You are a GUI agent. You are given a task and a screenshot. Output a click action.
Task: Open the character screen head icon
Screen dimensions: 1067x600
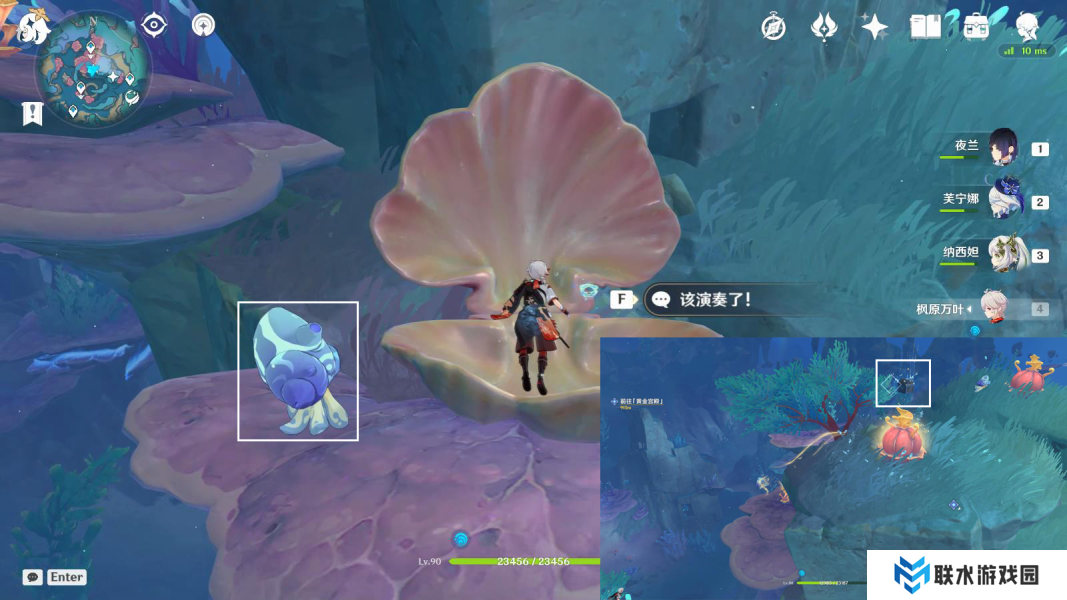1027,26
